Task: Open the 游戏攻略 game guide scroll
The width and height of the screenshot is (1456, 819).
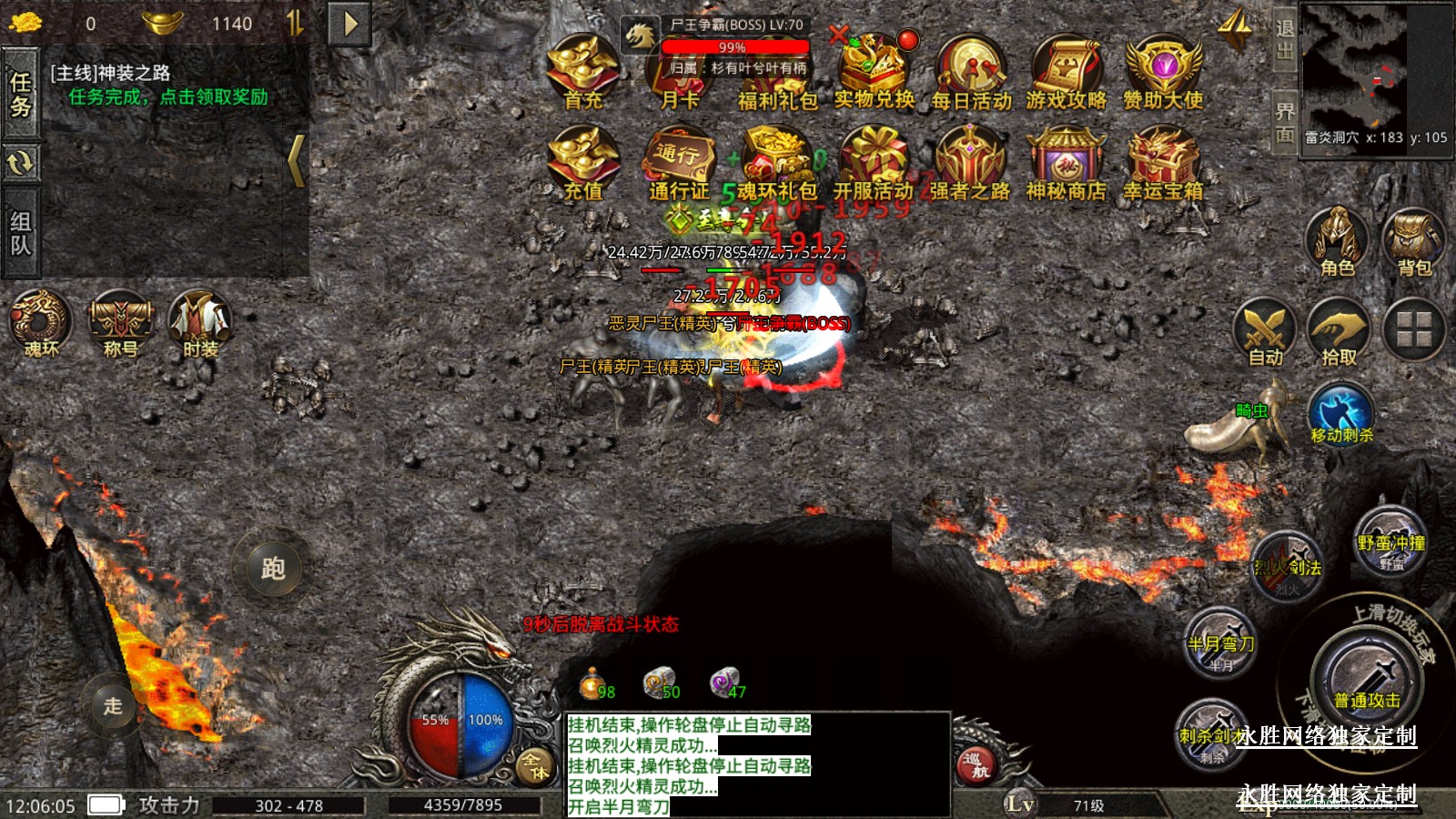Action: point(1067,71)
